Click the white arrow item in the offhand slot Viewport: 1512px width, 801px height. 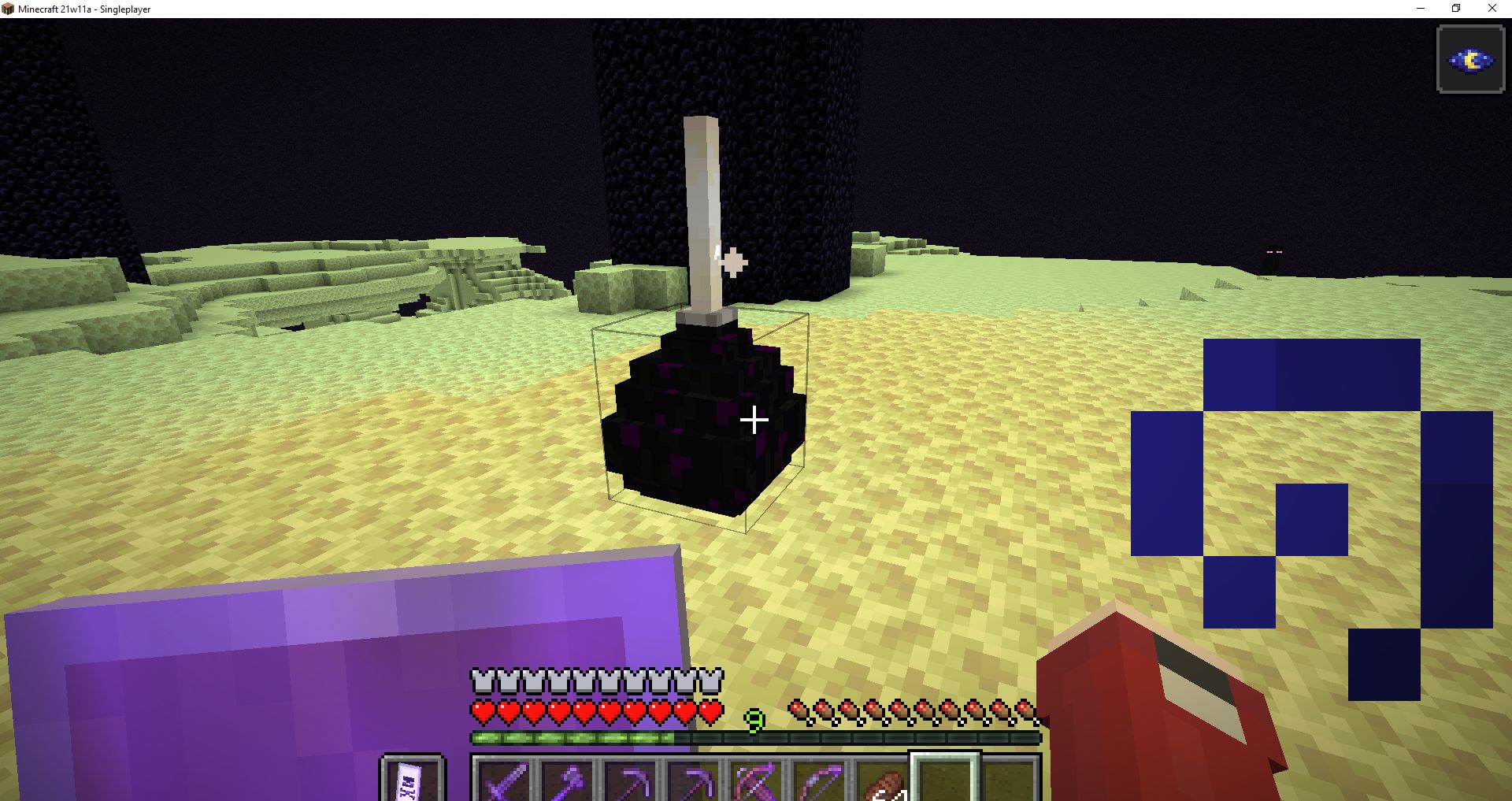[x=410, y=784]
